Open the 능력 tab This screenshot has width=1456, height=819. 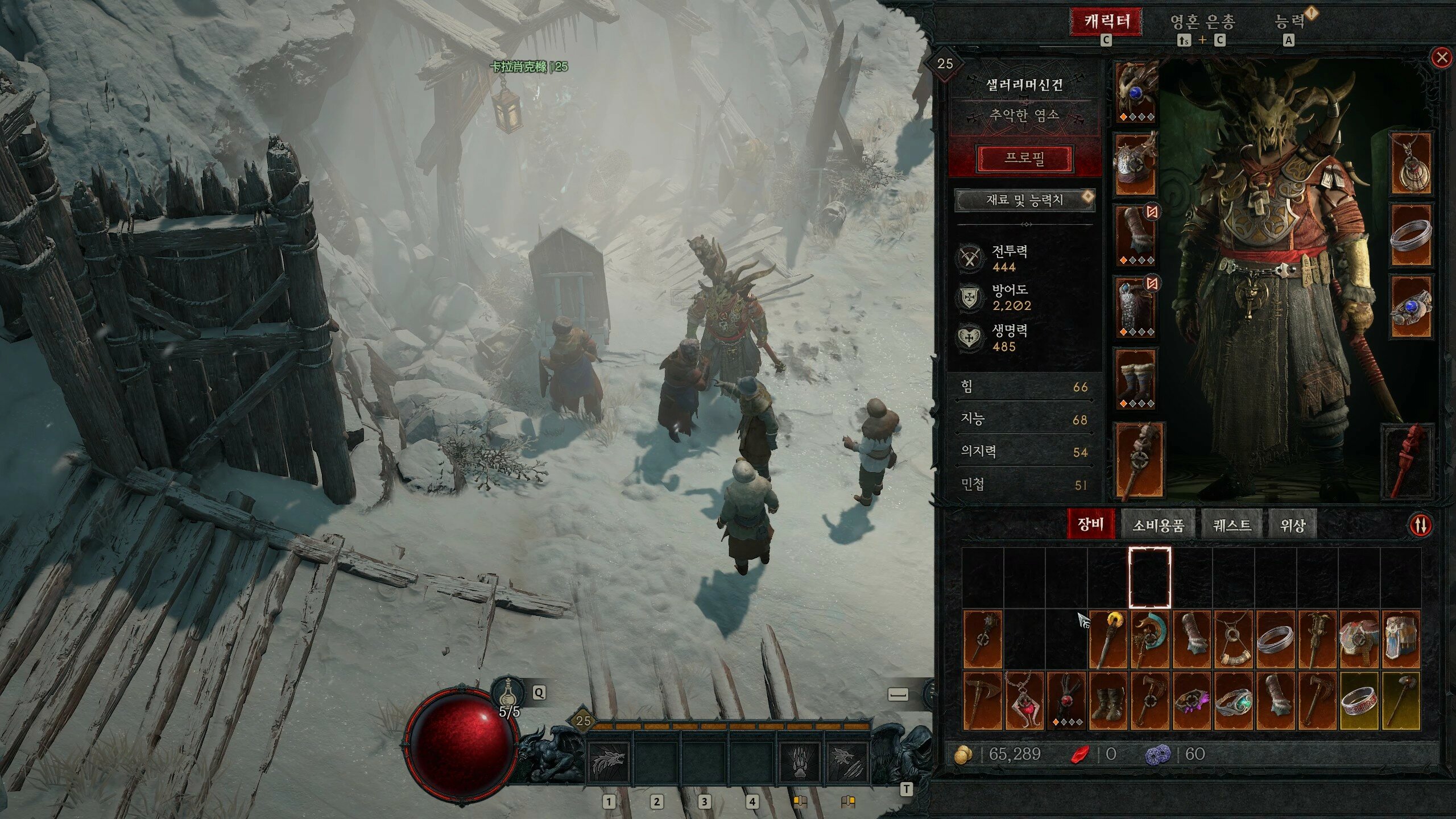(x=1289, y=22)
